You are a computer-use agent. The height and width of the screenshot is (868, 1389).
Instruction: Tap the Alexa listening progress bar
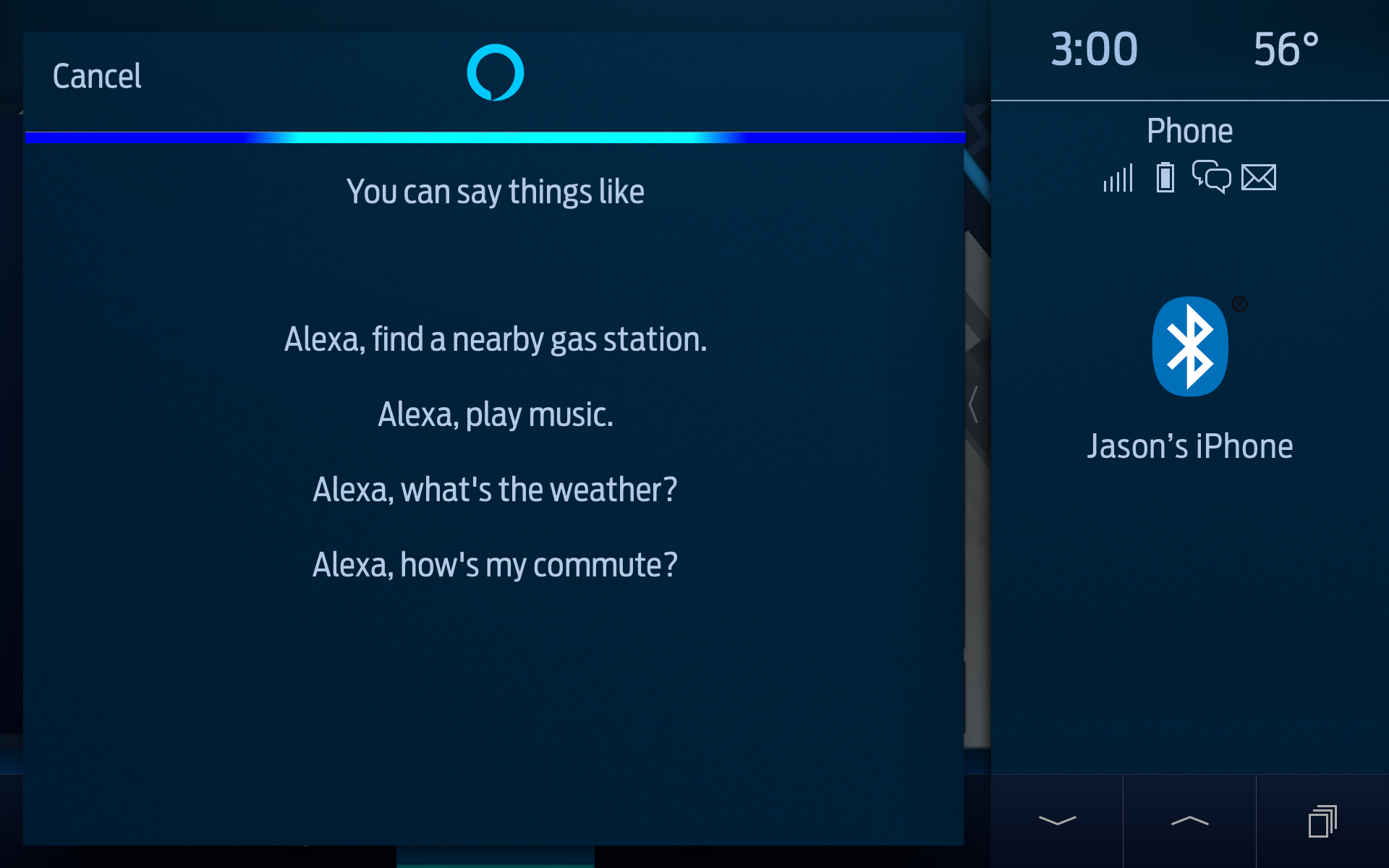[x=494, y=137]
